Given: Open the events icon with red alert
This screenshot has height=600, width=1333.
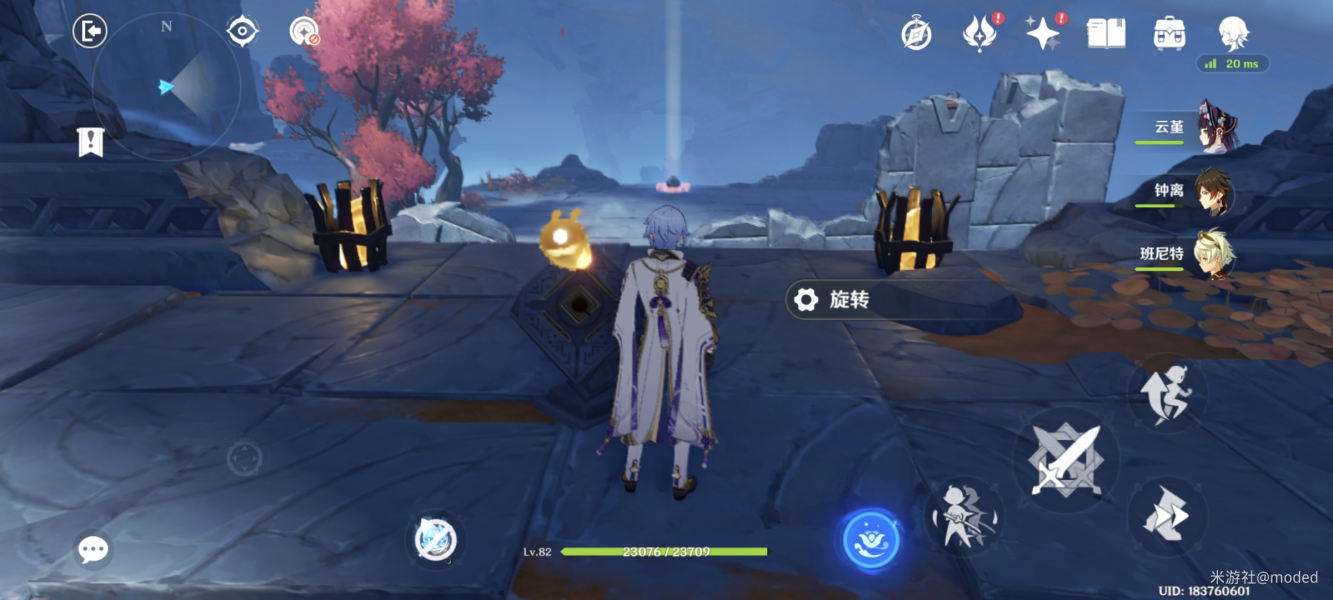Looking at the screenshot, I should [979, 34].
